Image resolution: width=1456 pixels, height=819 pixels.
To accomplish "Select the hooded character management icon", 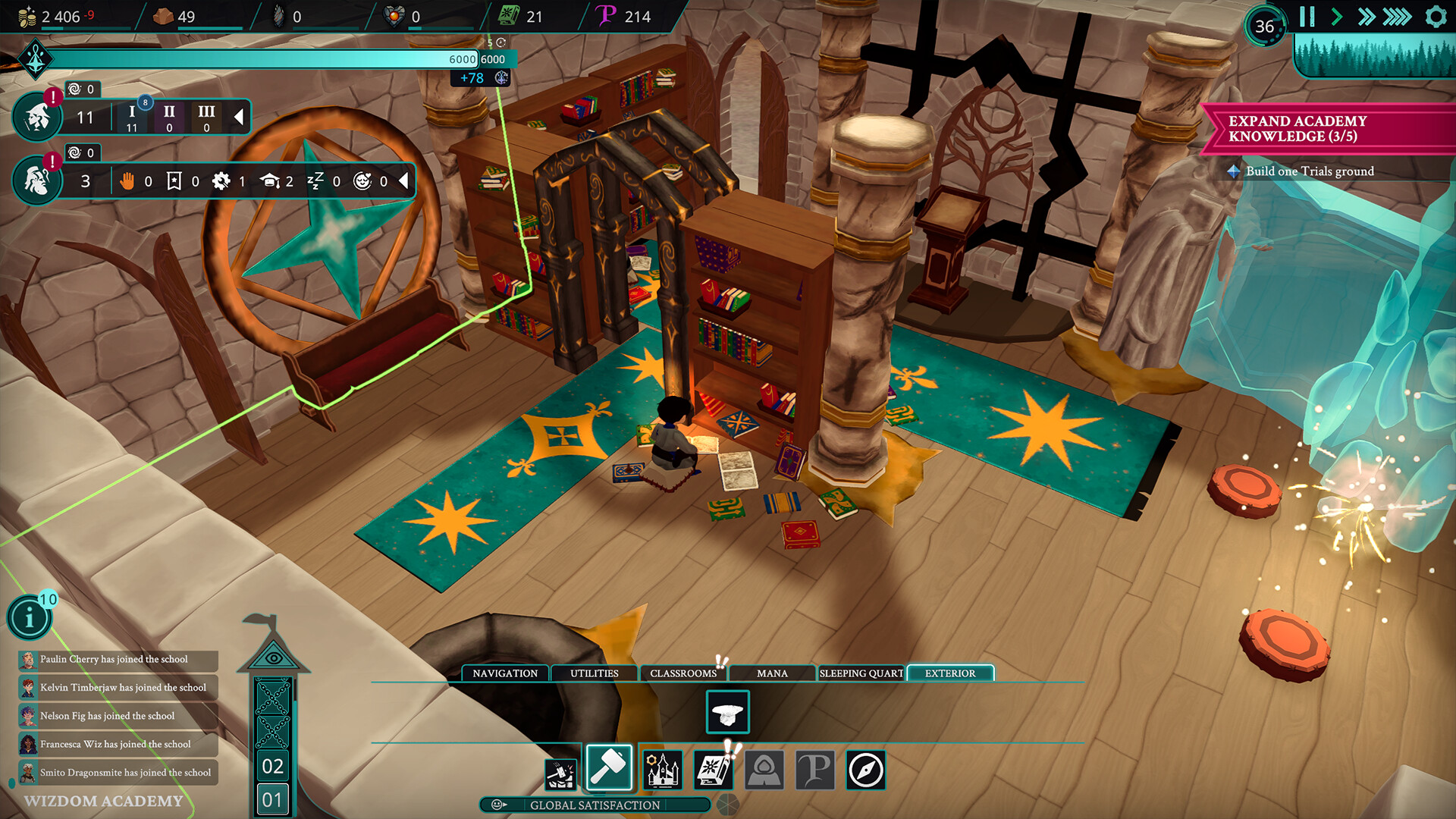I will point(765,770).
